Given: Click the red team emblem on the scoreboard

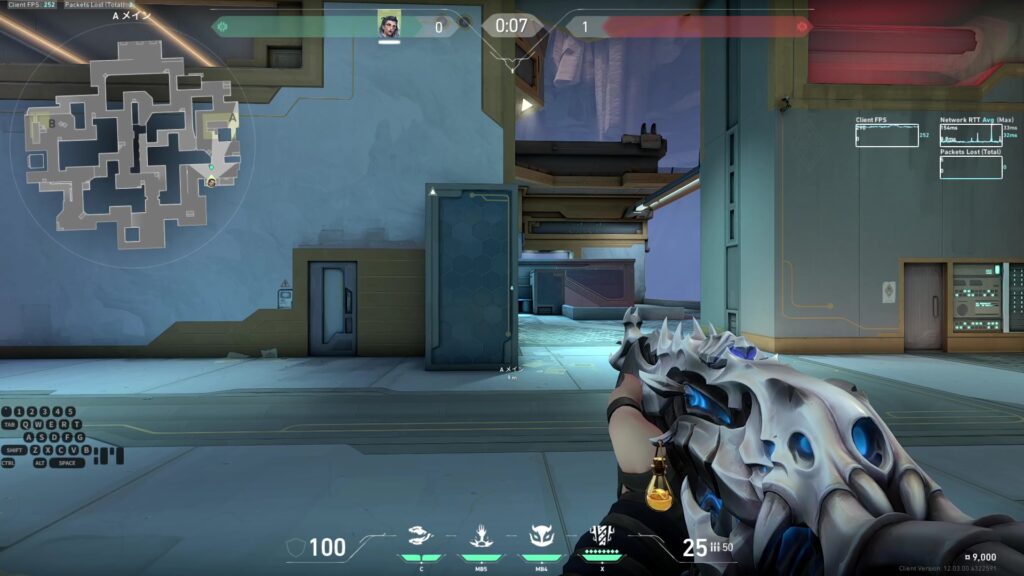Looking at the screenshot, I should (x=801, y=27).
